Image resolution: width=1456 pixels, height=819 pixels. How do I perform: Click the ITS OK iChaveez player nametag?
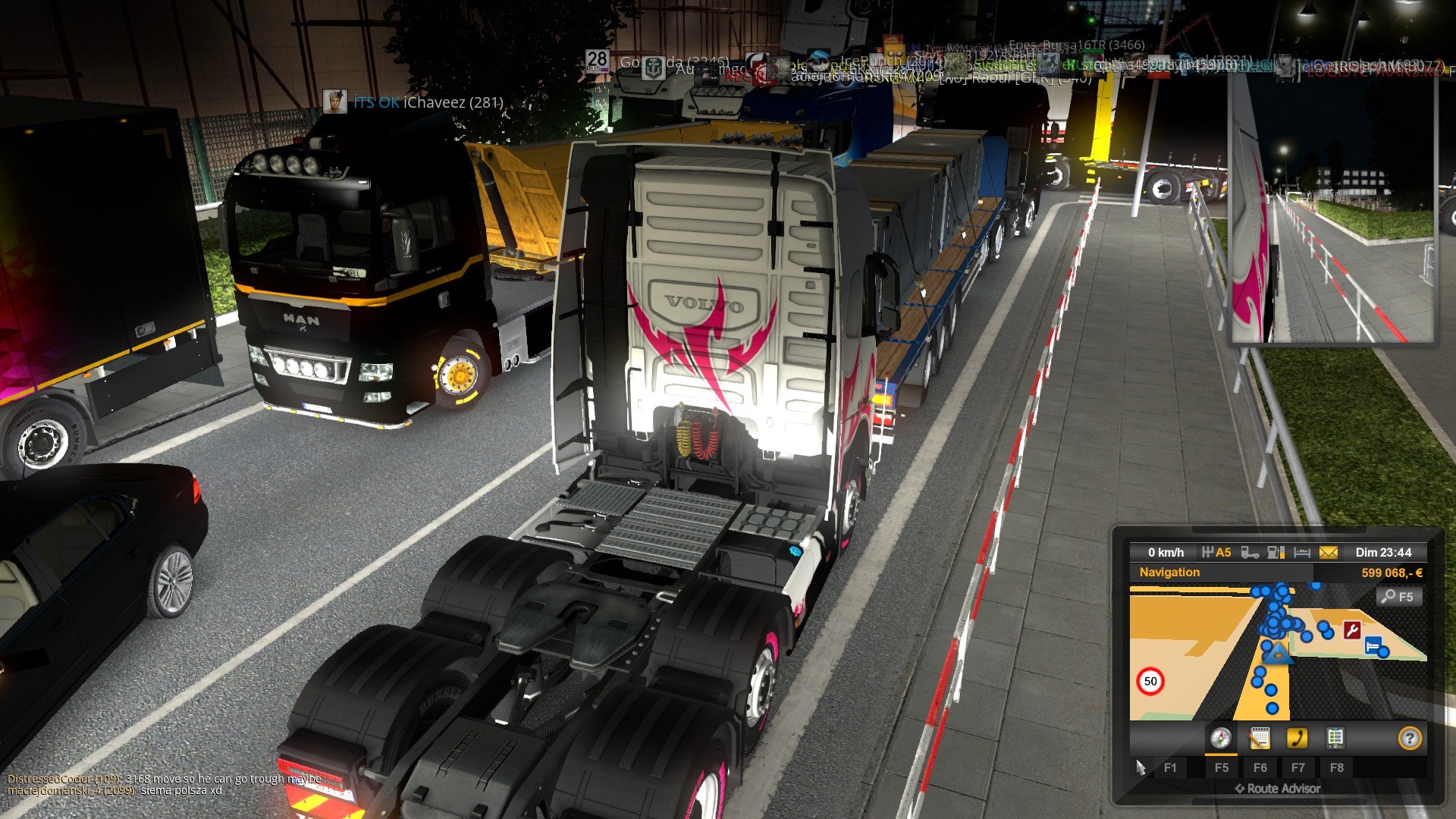pos(428,102)
